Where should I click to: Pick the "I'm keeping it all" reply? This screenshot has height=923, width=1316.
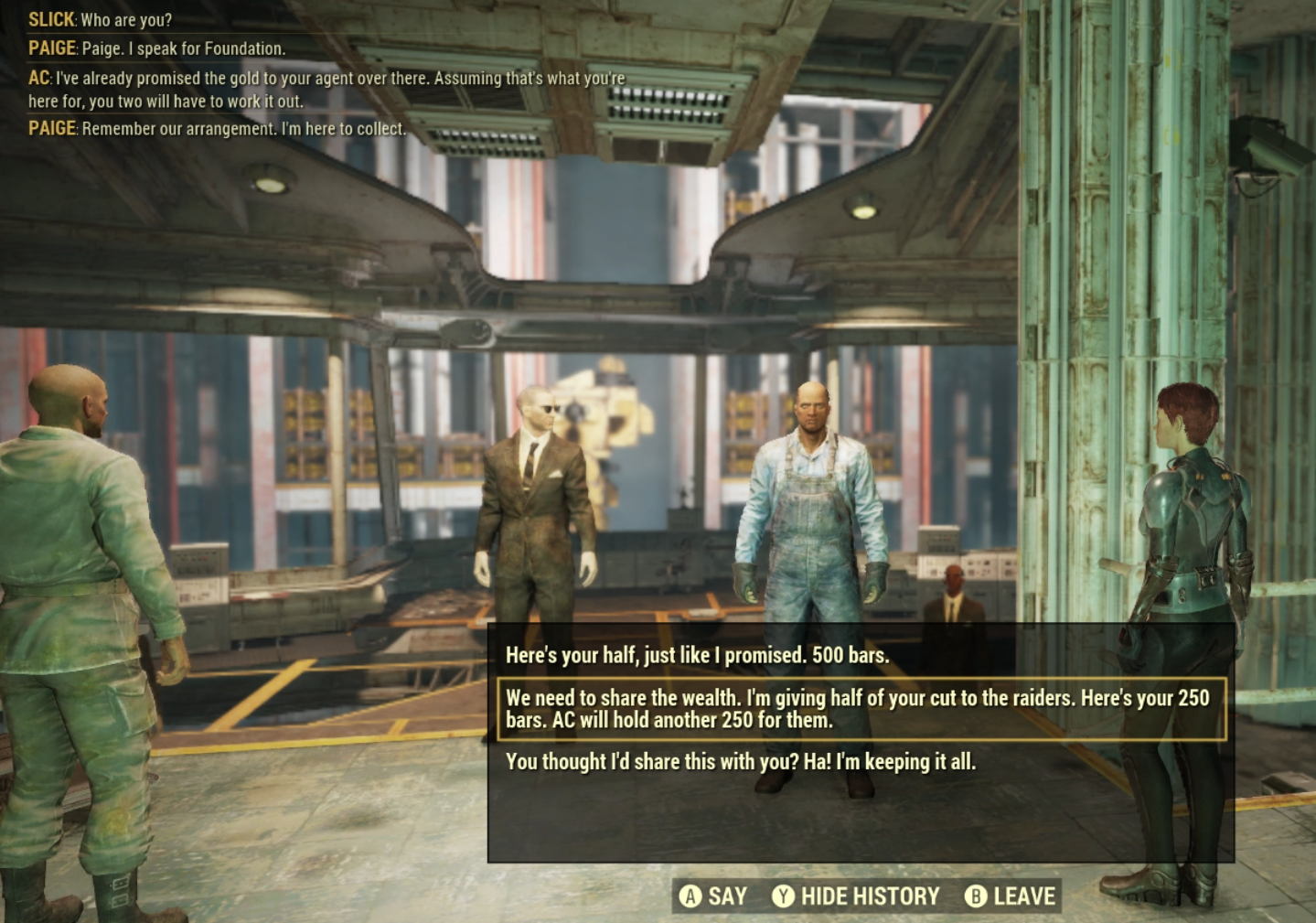pyautogui.click(x=740, y=762)
